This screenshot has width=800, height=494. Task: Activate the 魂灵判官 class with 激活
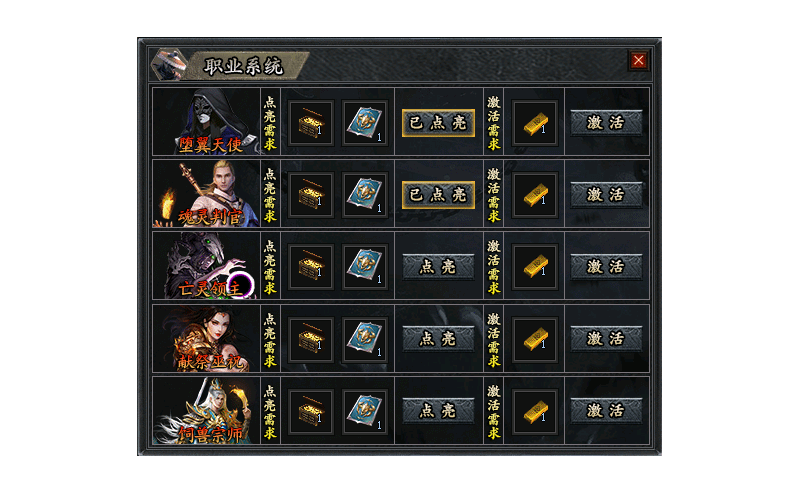coord(606,195)
